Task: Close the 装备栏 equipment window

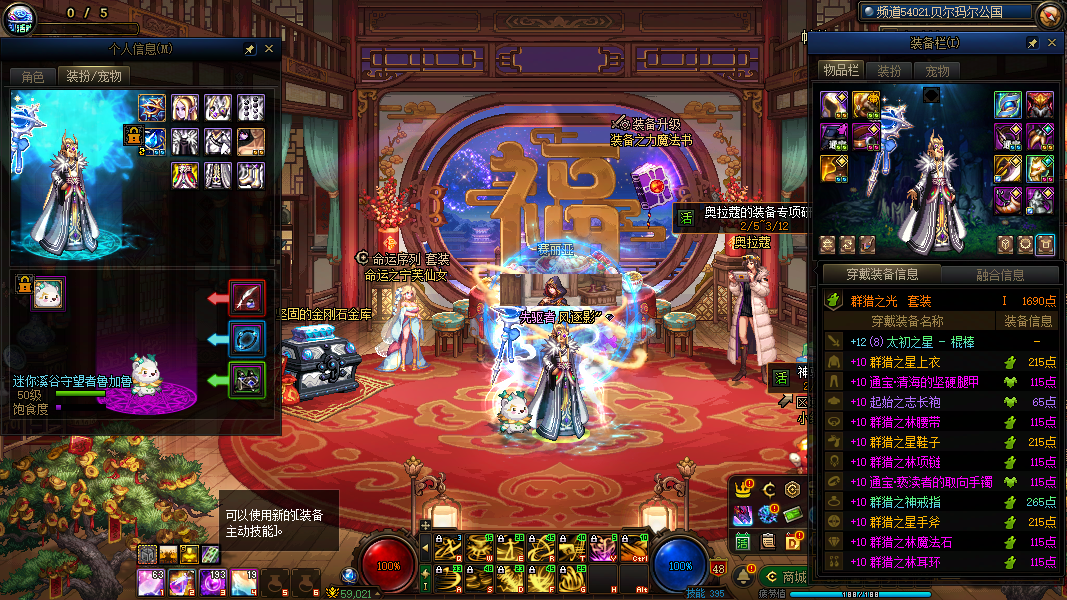Action: (1051, 43)
